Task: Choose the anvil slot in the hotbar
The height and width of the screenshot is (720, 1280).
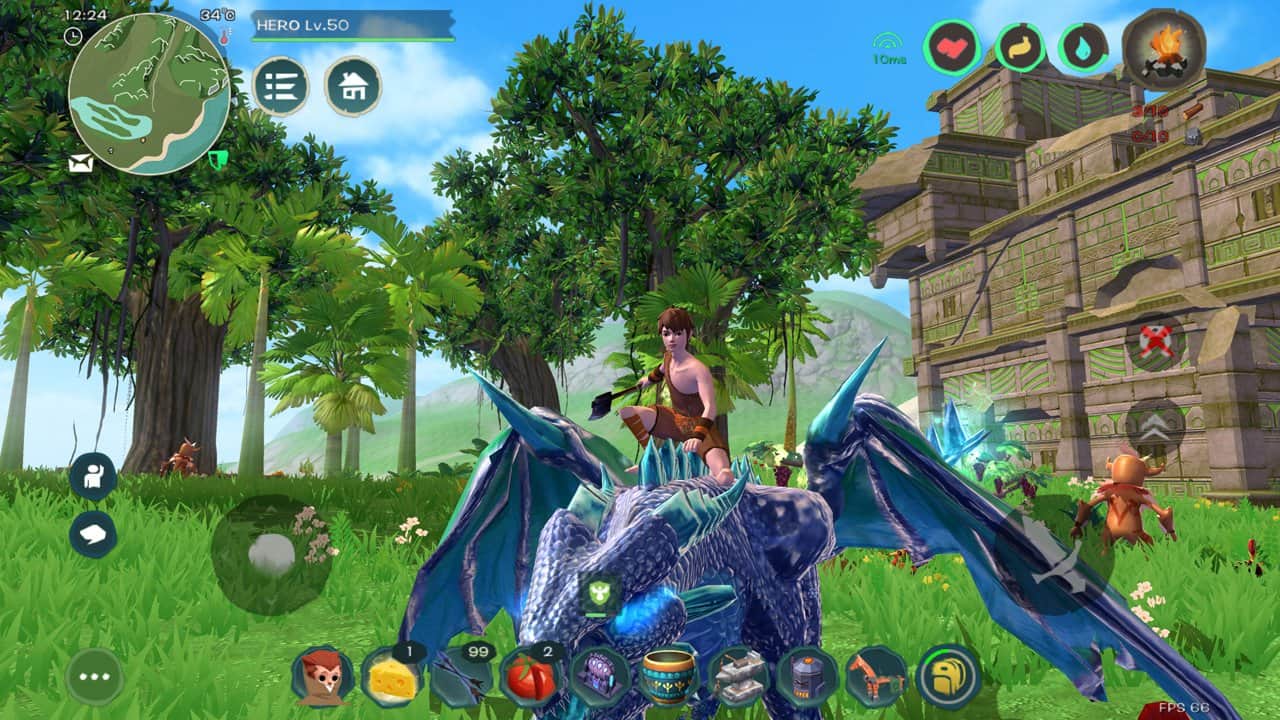Action: pos(738,677)
